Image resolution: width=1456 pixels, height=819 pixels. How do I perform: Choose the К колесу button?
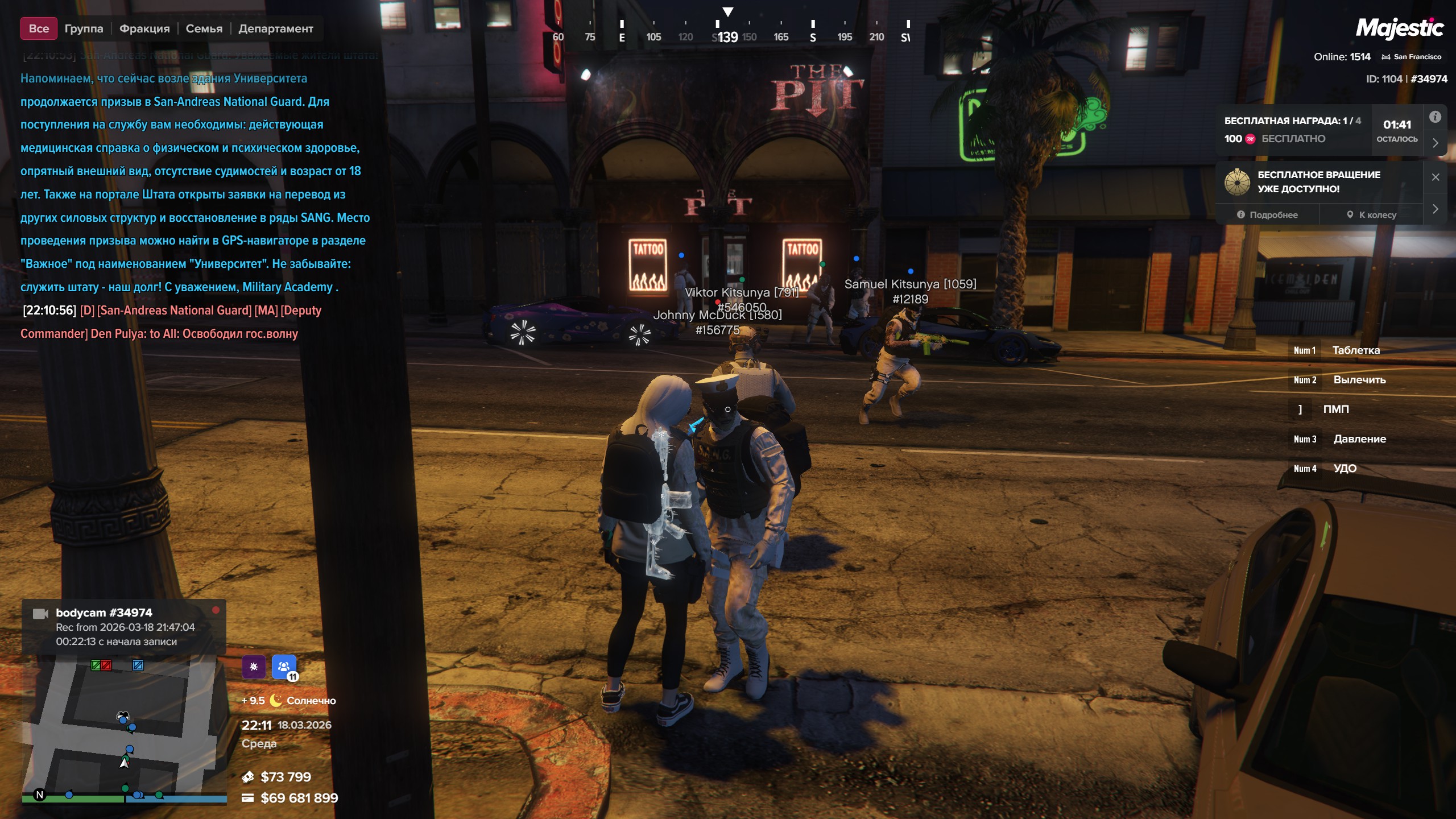[1371, 215]
